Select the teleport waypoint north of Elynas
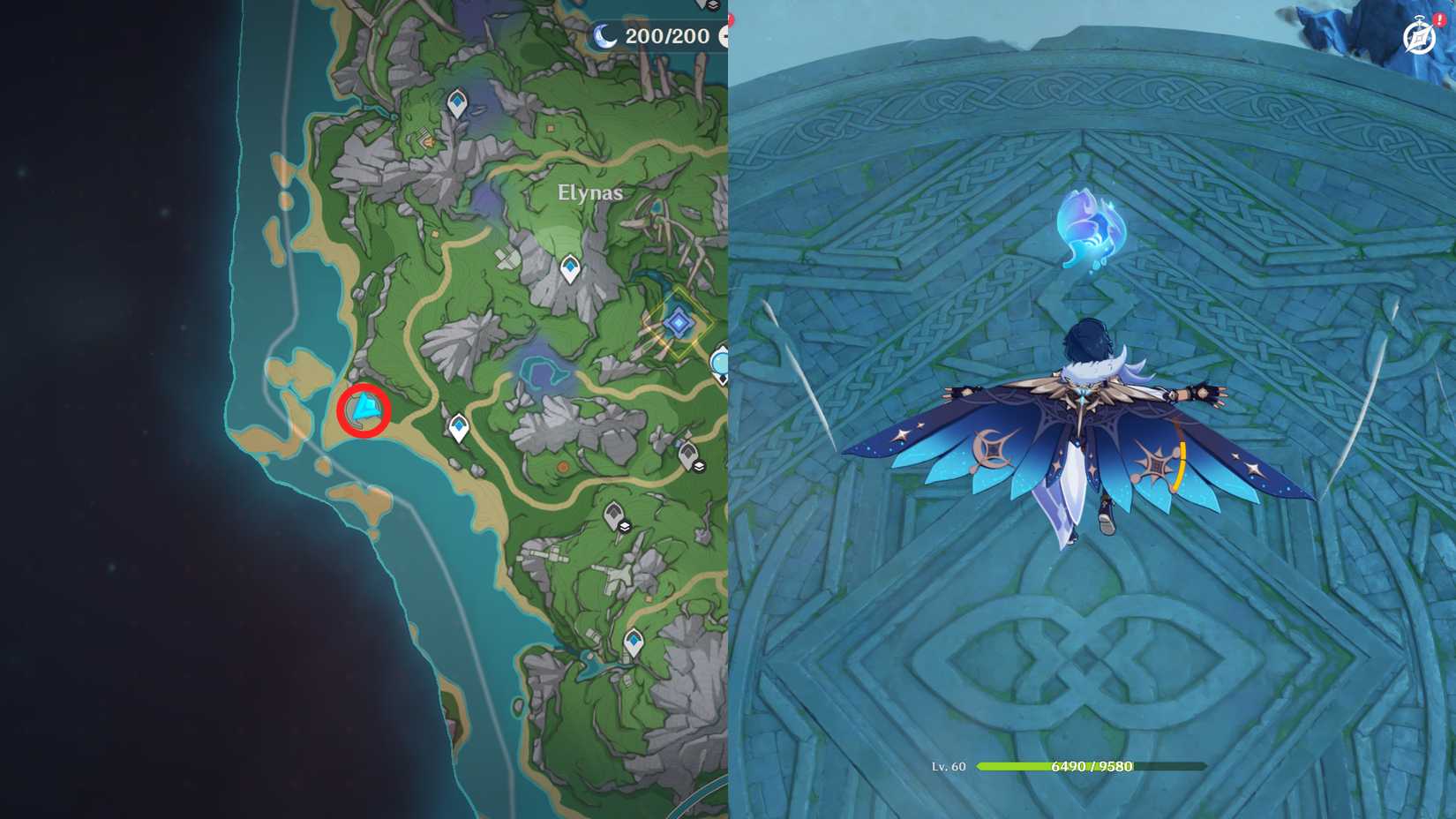Image resolution: width=1456 pixels, height=819 pixels. coord(457,103)
